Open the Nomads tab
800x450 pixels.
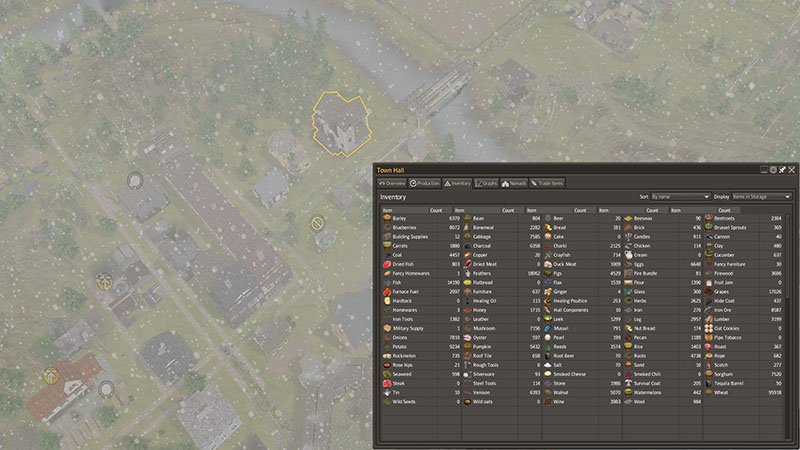[515, 184]
